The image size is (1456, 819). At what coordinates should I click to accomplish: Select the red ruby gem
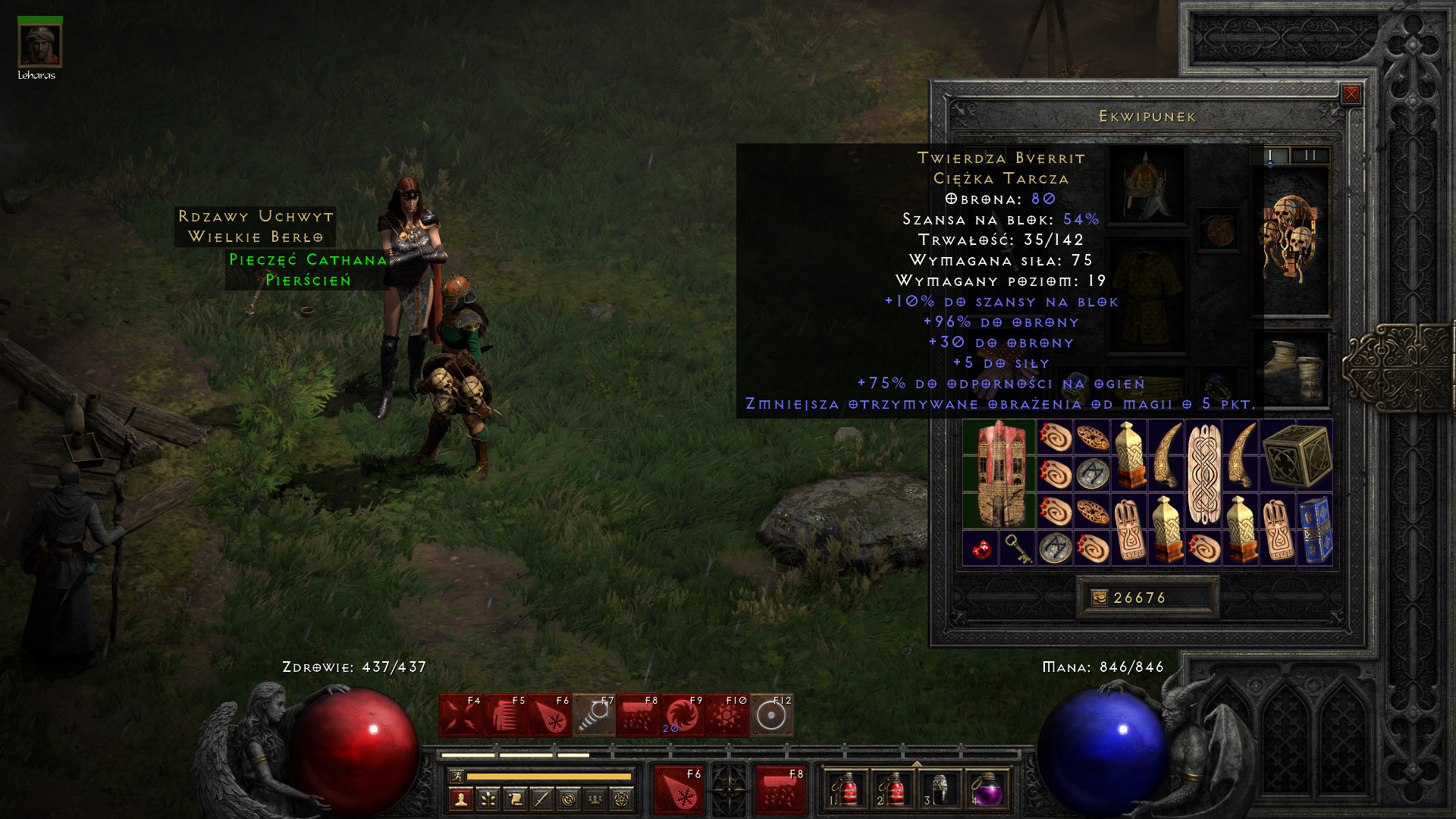tap(981, 548)
